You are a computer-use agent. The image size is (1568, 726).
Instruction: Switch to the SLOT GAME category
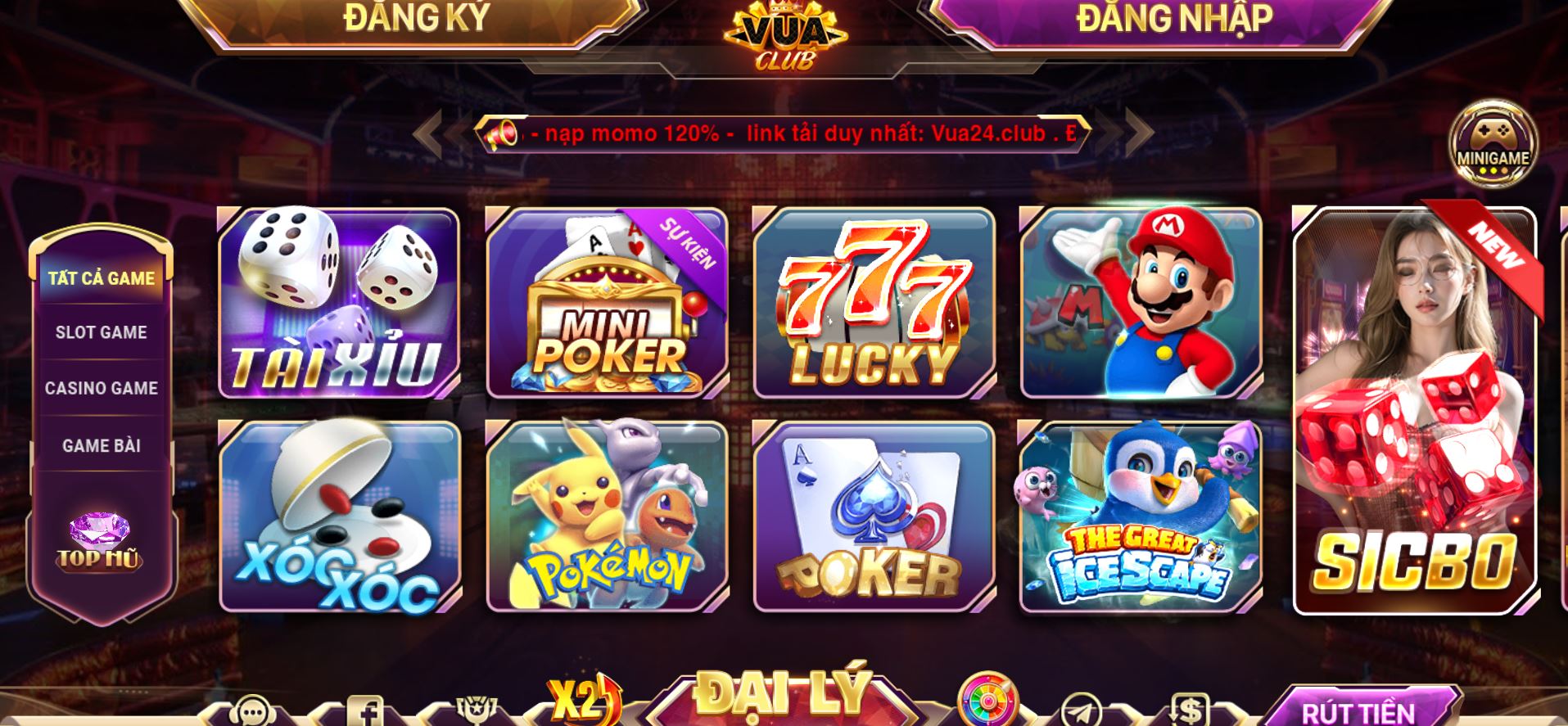(100, 332)
